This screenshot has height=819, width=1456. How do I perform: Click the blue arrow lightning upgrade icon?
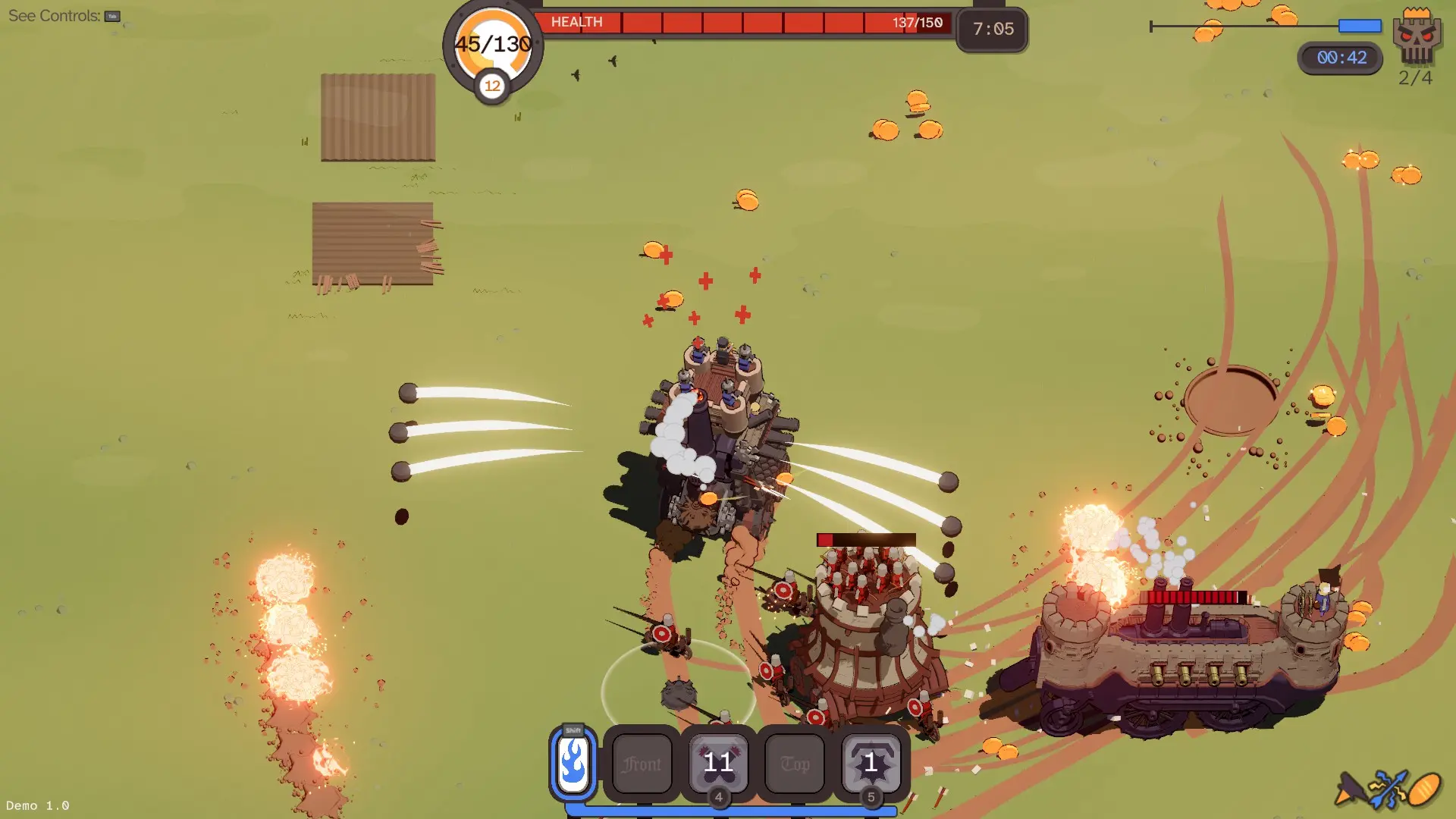pyautogui.click(x=1388, y=789)
